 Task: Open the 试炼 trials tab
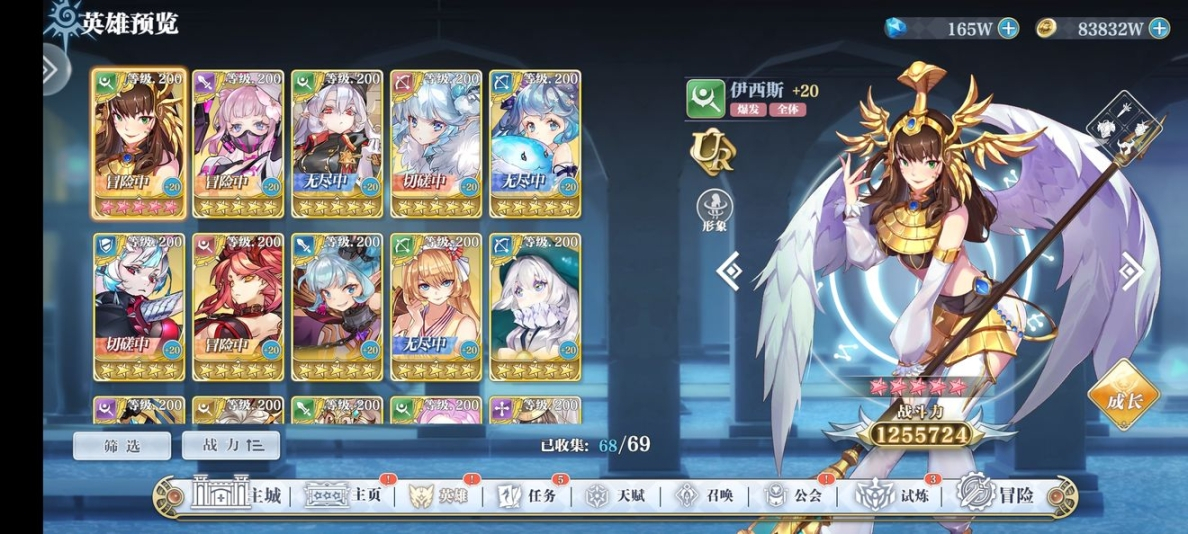pyautogui.click(x=896, y=495)
